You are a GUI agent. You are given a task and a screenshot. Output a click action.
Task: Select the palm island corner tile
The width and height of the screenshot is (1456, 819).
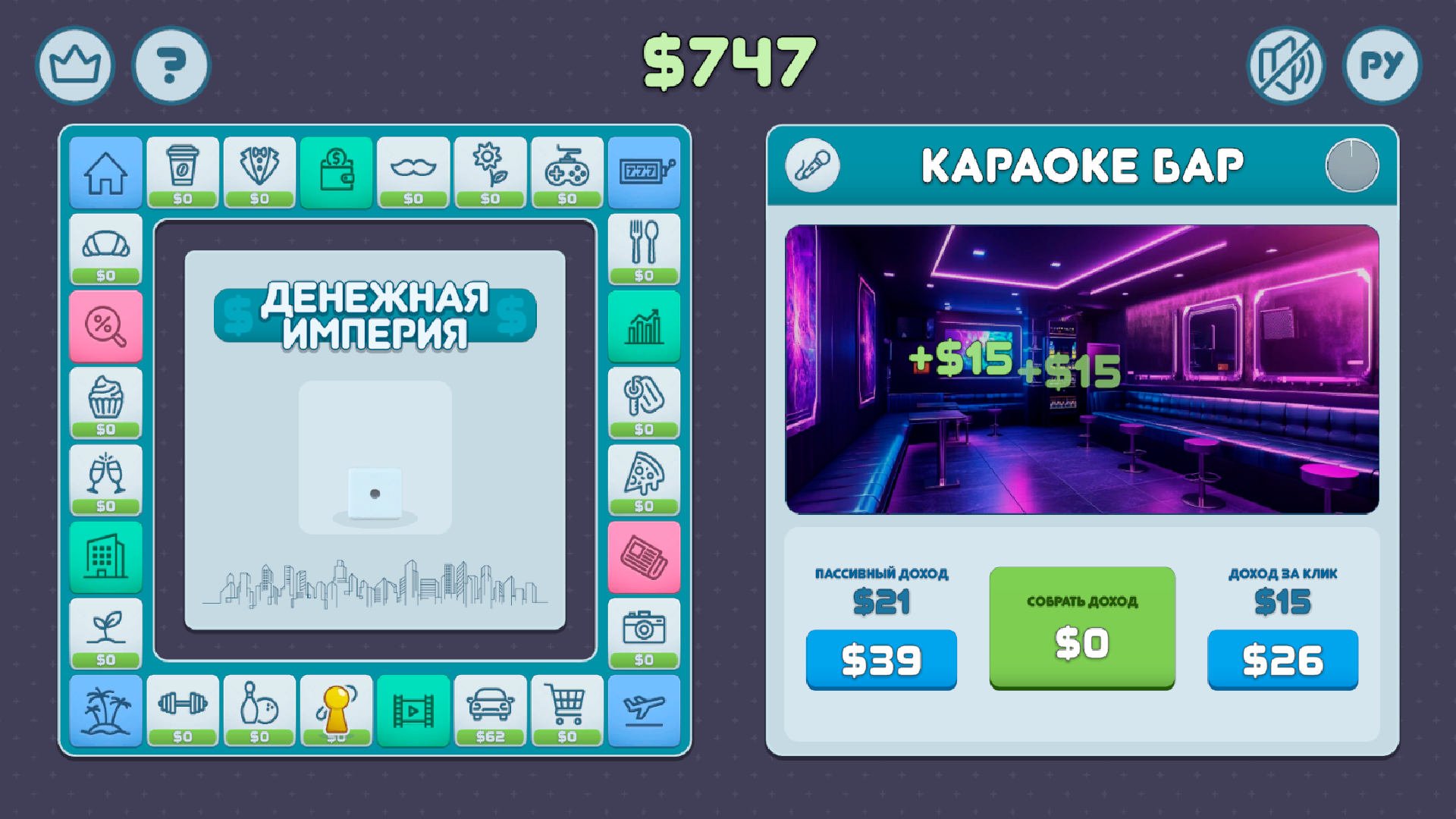click(x=105, y=711)
